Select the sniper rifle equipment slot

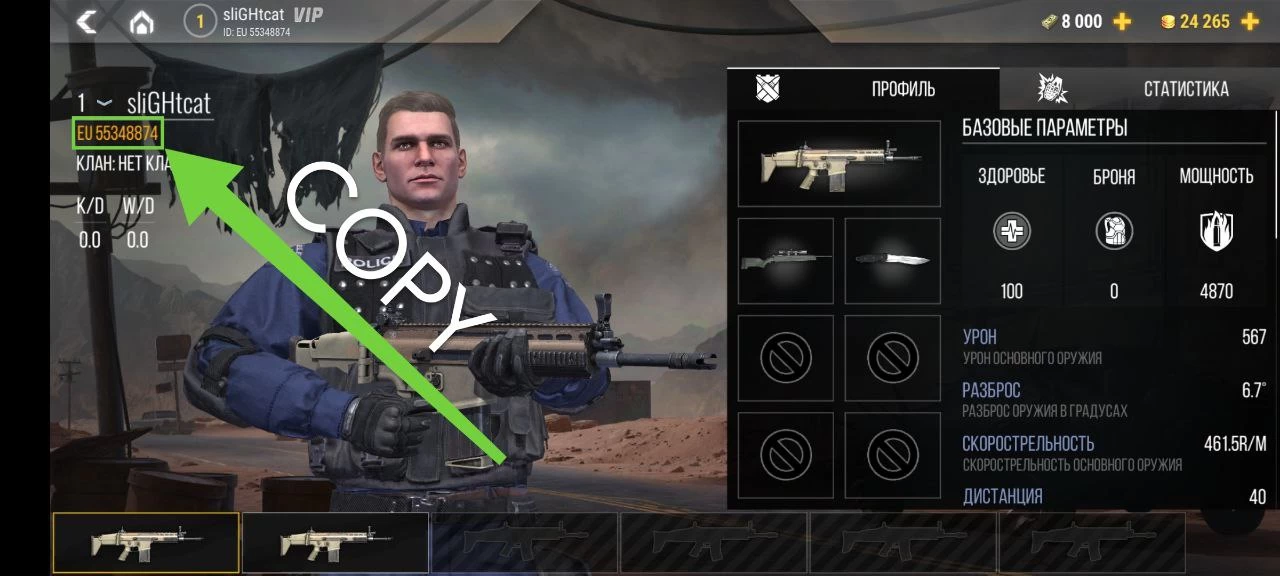pos(785,261)
